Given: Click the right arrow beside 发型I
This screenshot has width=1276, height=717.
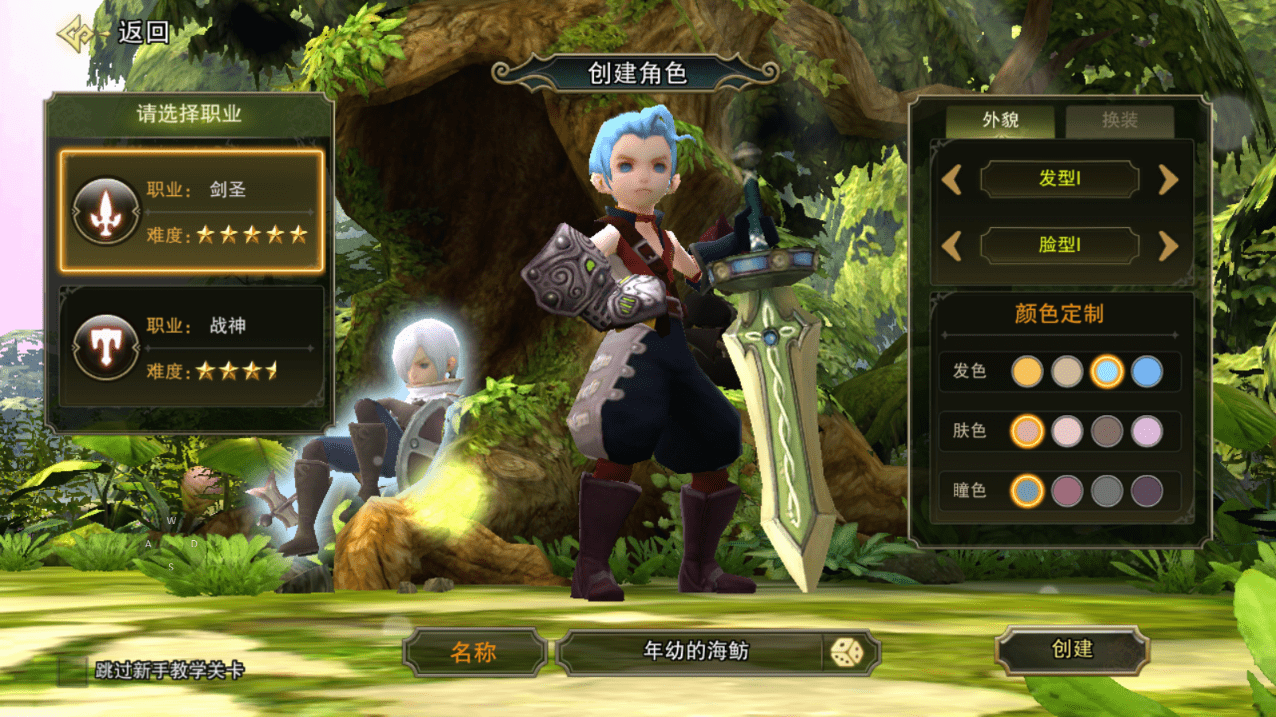Looking at the screenshot, I should point(1168,180).
